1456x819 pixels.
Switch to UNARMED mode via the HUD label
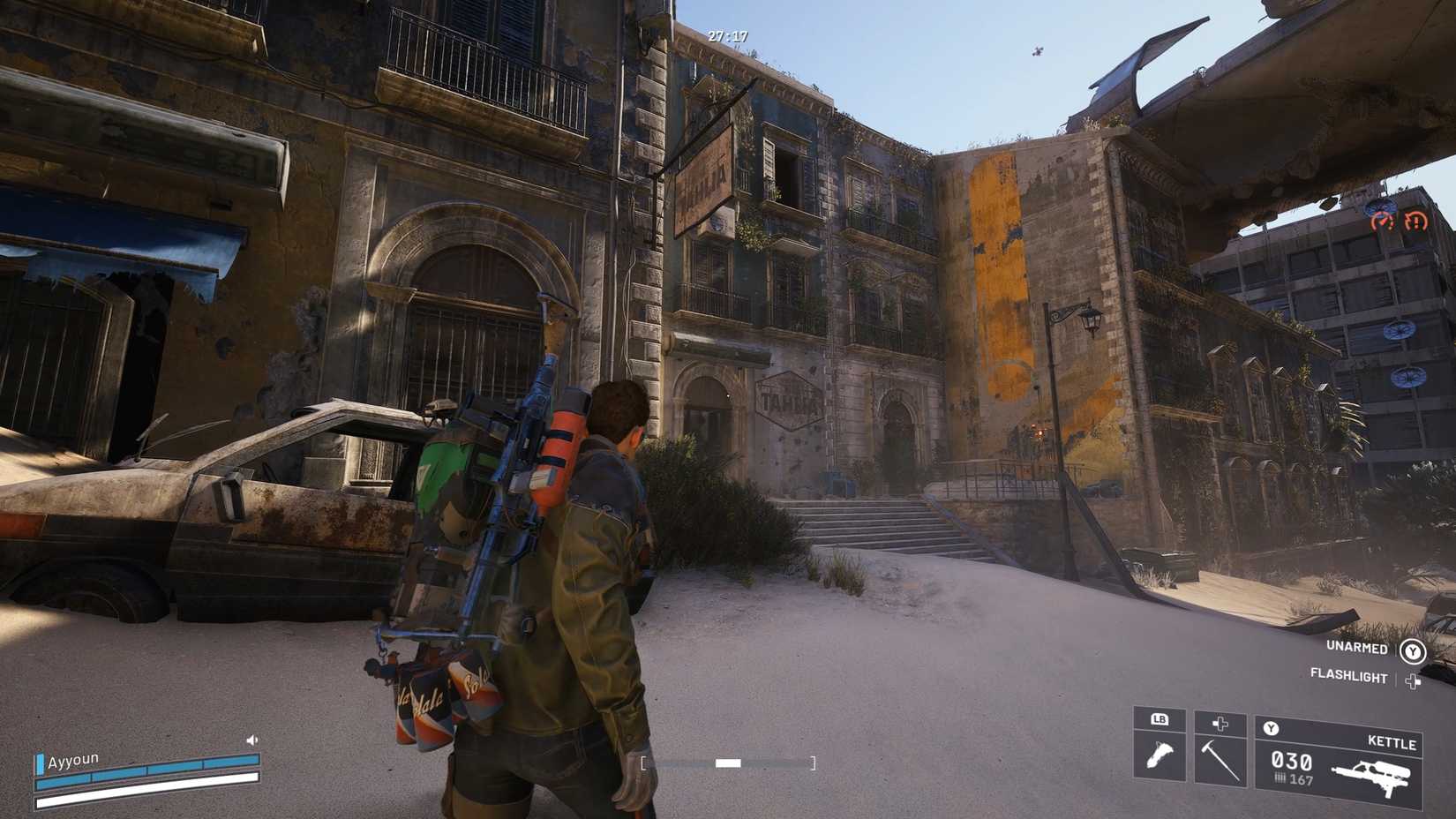(x=1357, y=648)
